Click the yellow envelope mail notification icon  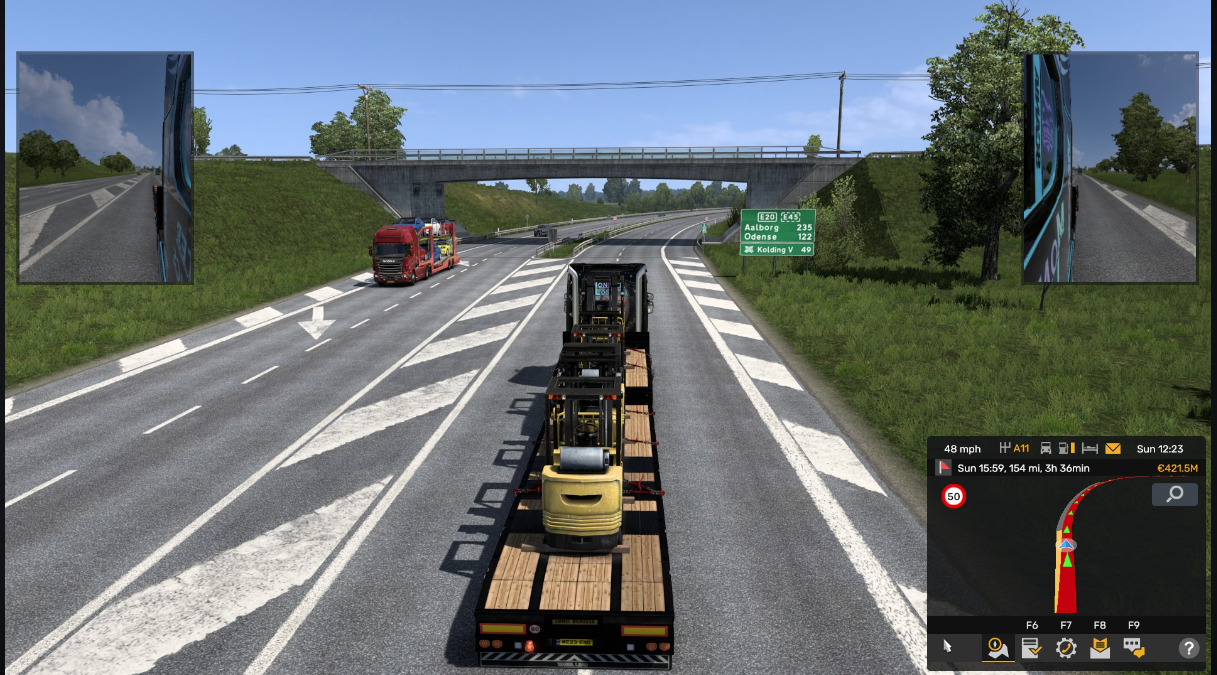coord(1113,449)
